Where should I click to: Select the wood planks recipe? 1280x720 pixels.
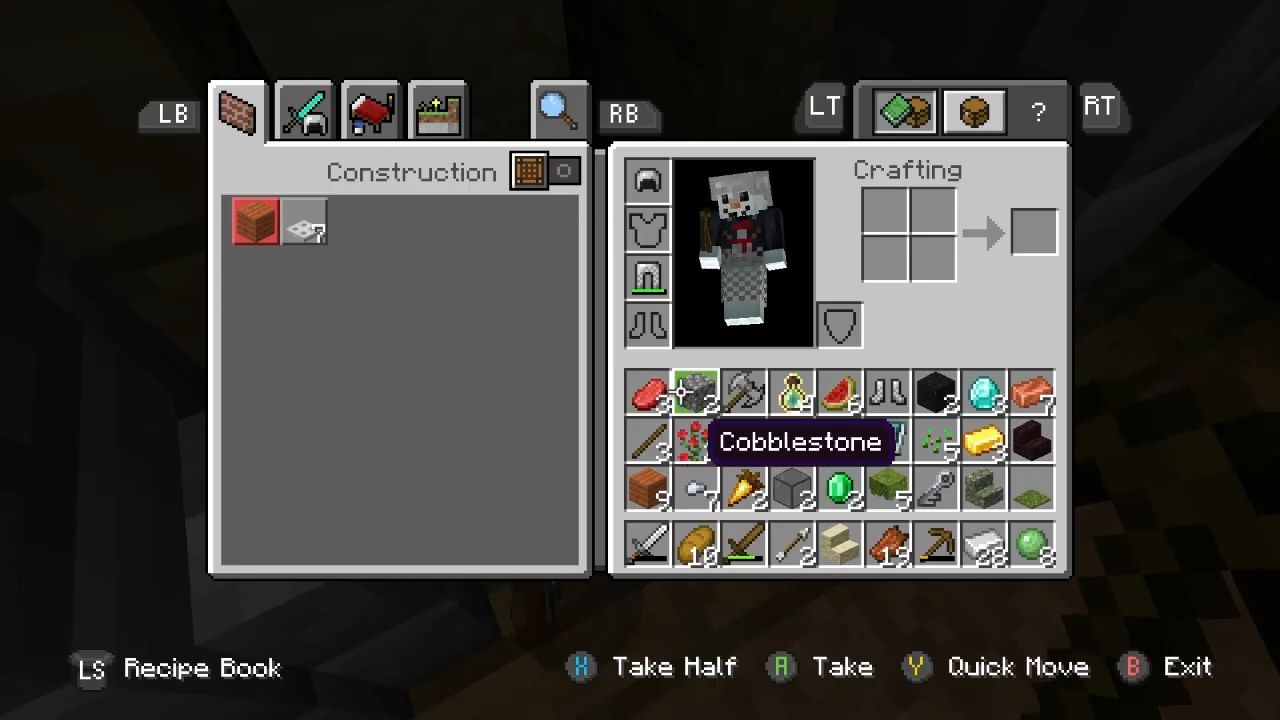point(255,221)
